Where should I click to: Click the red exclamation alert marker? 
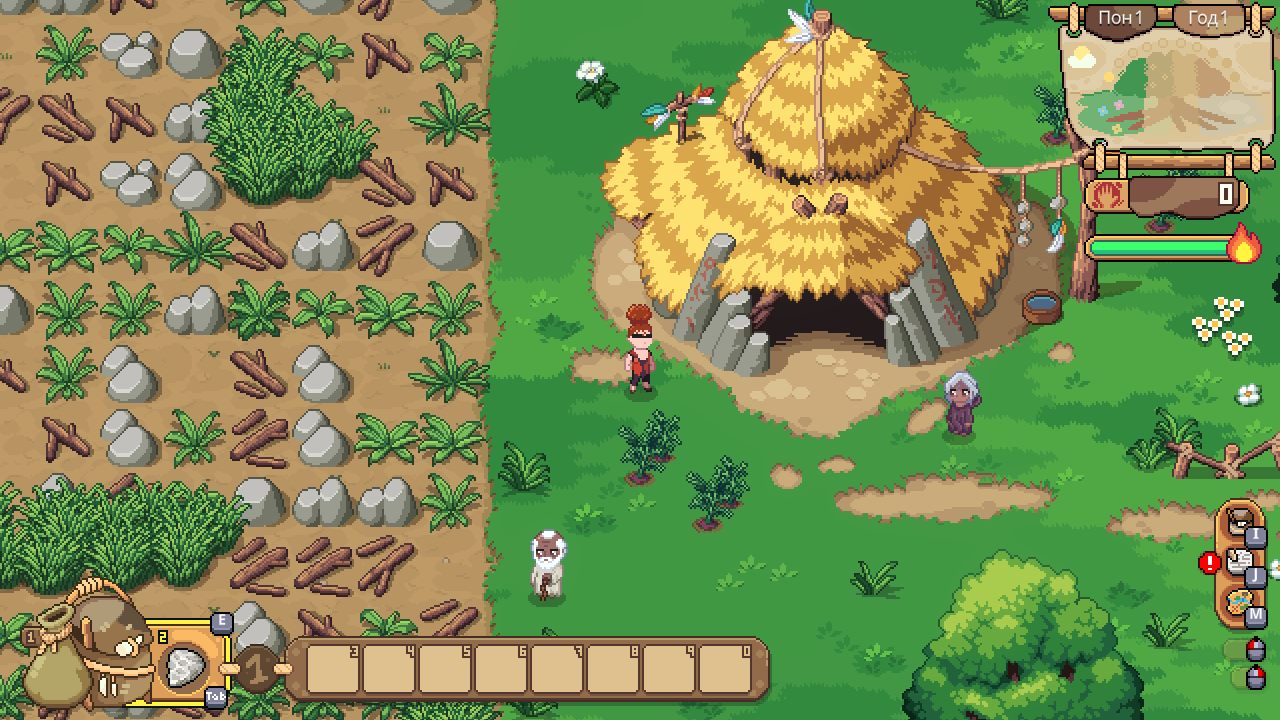pos(1210,563)
